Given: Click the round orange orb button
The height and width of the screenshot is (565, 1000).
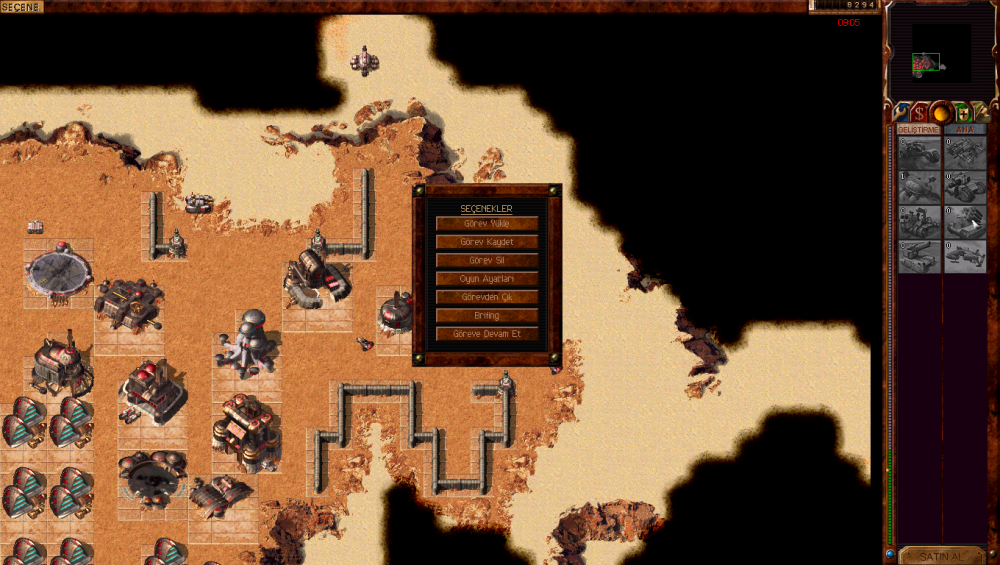Looking at the screenshot, I should (x=940, y=113).
